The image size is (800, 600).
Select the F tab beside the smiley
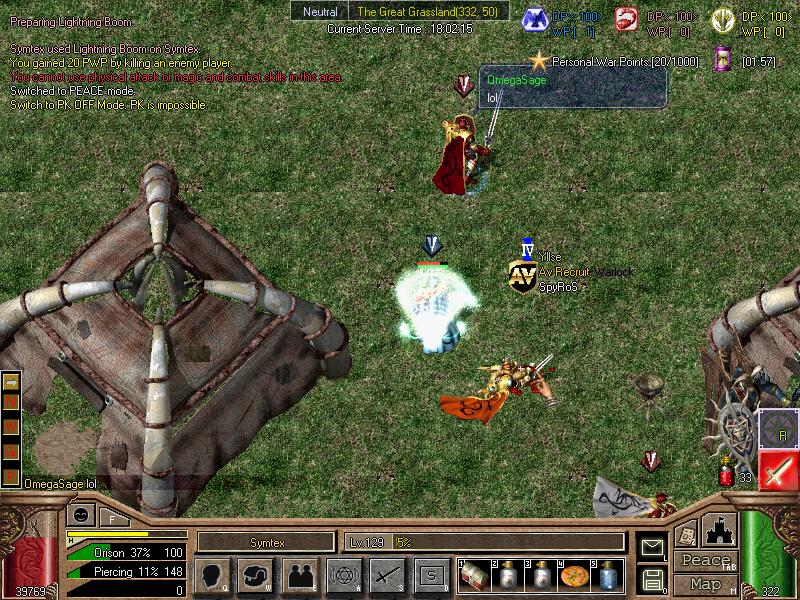[x=111, y=518]
